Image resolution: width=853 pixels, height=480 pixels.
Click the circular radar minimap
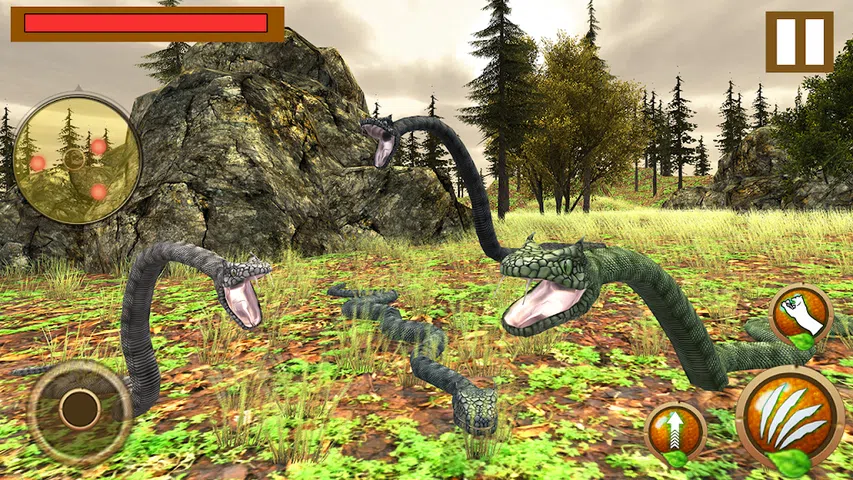[76, 158]
